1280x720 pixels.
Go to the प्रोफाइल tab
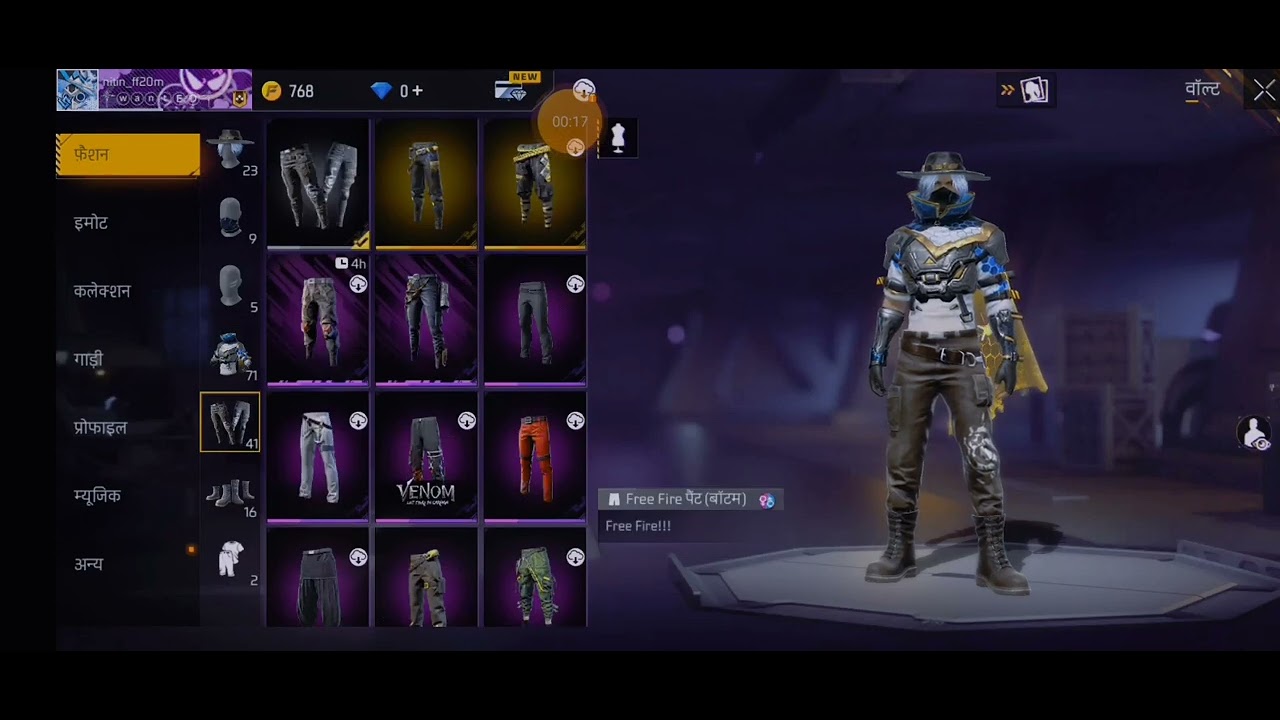(x=100, y=428)
